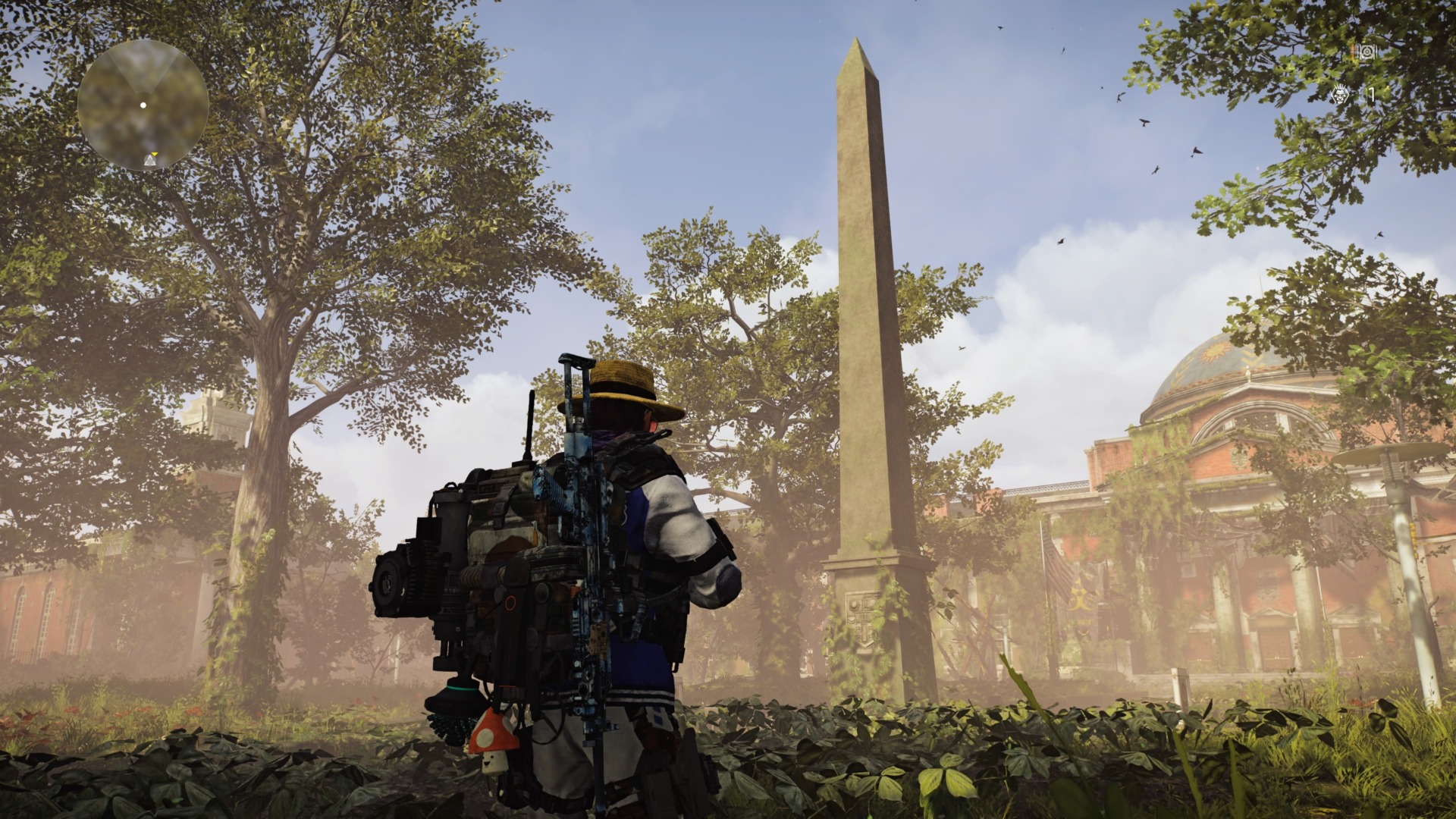Image resolution: width=1456 pixels, height=819 pixels.
Task: Click the photo mode camera icon
Action: pos(1366,52)
